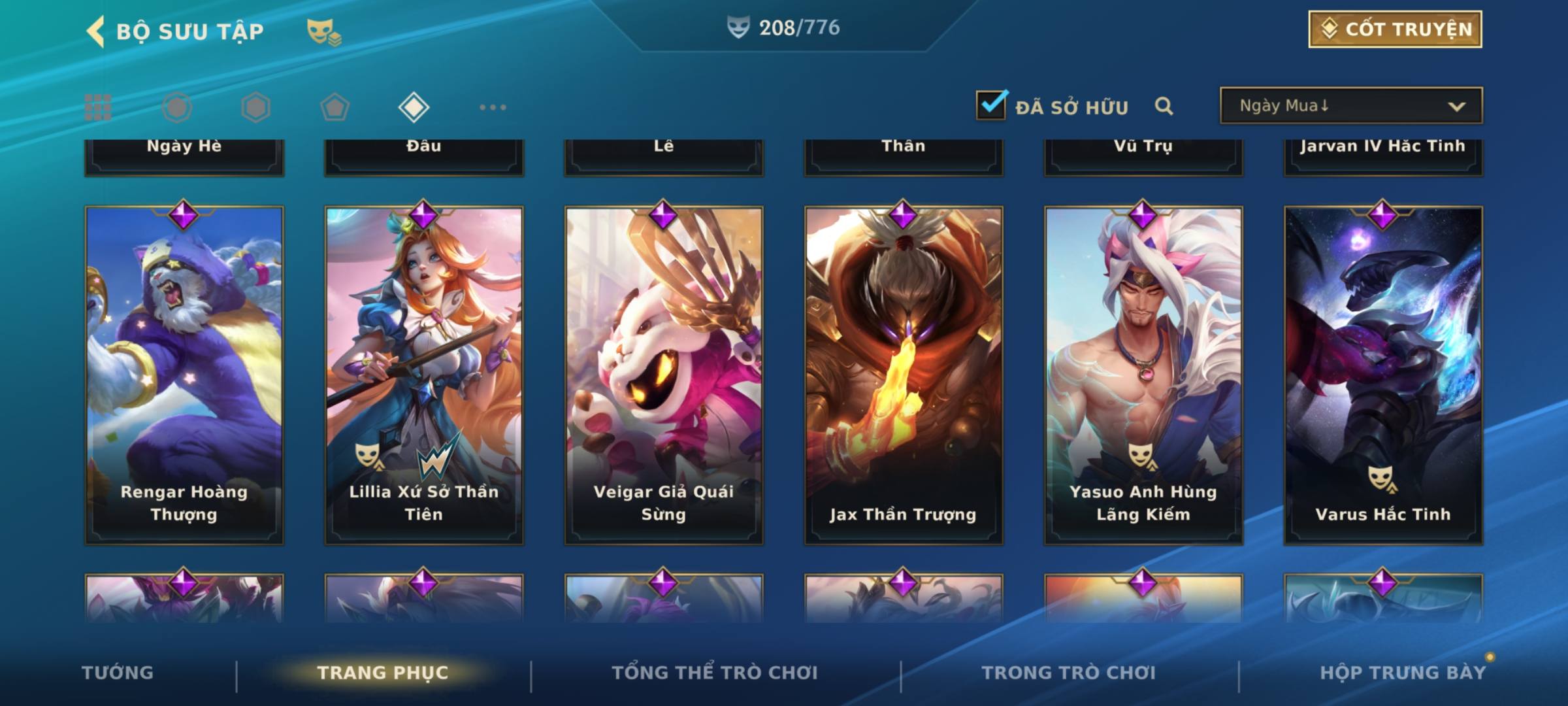Select the pentagon rarity filter

(335, 107)
